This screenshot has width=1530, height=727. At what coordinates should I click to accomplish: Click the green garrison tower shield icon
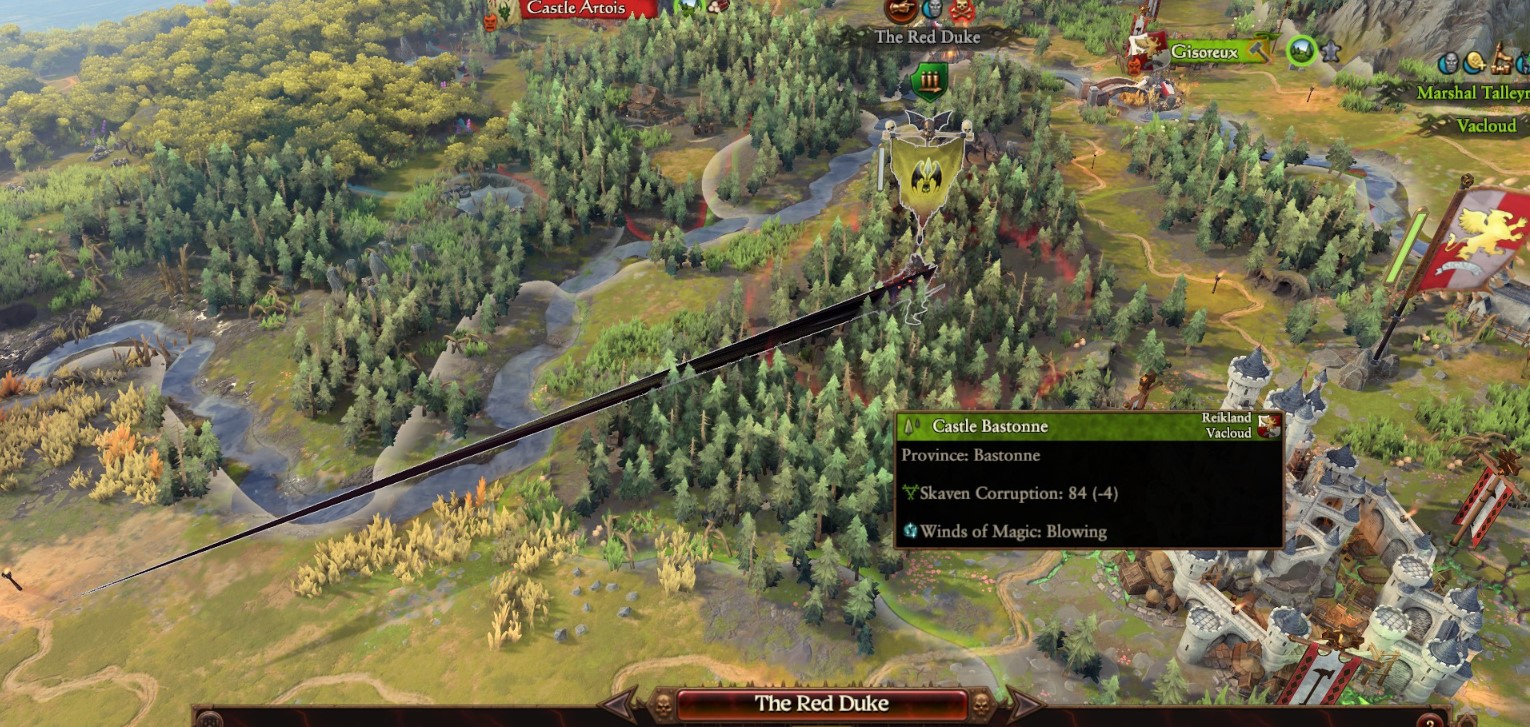(x=931, y=80)
